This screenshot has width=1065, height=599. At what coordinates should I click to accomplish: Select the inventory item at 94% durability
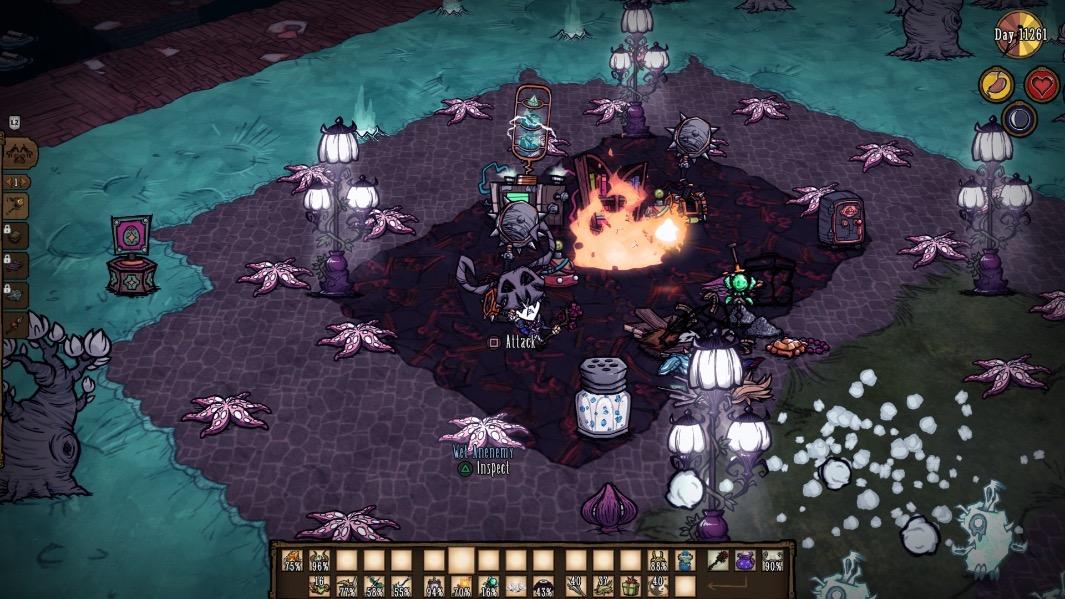pos(433,586)
